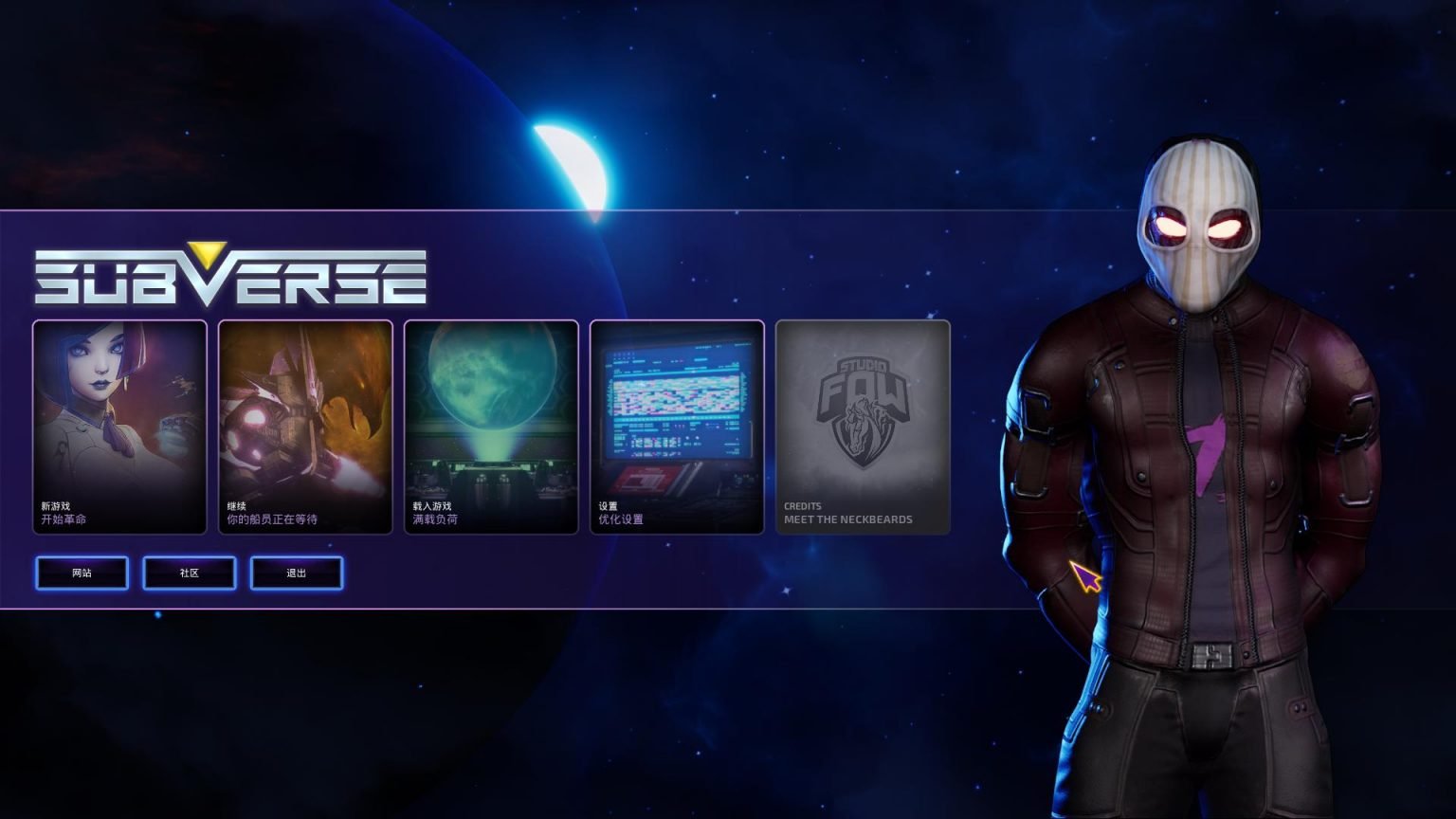The width and height of the screenshot is (1456, 819).
Task: Open the Settings (设置) tile
Action: (x=677, y=427)
